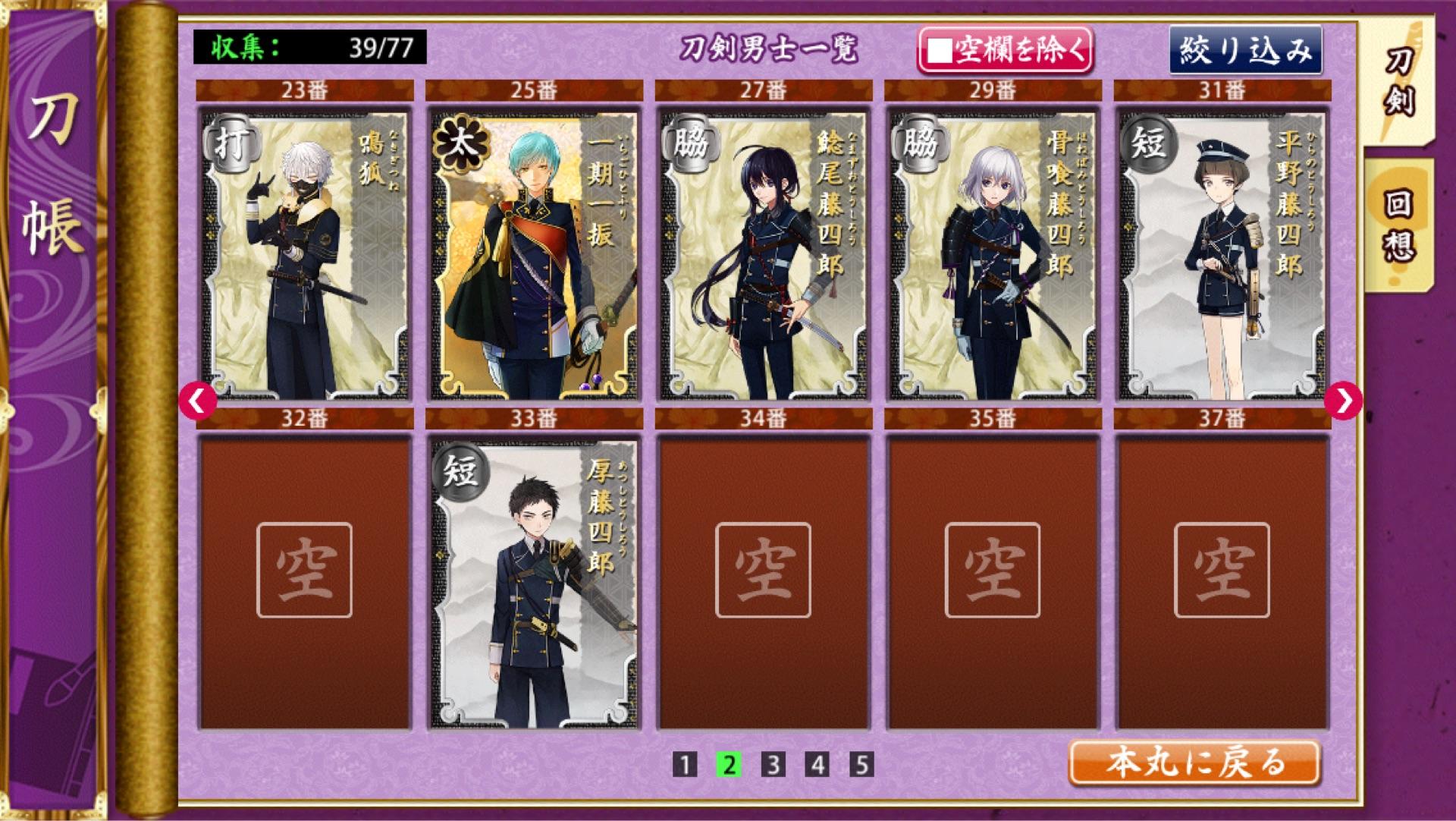Jump to page 1

coord(684,765)
